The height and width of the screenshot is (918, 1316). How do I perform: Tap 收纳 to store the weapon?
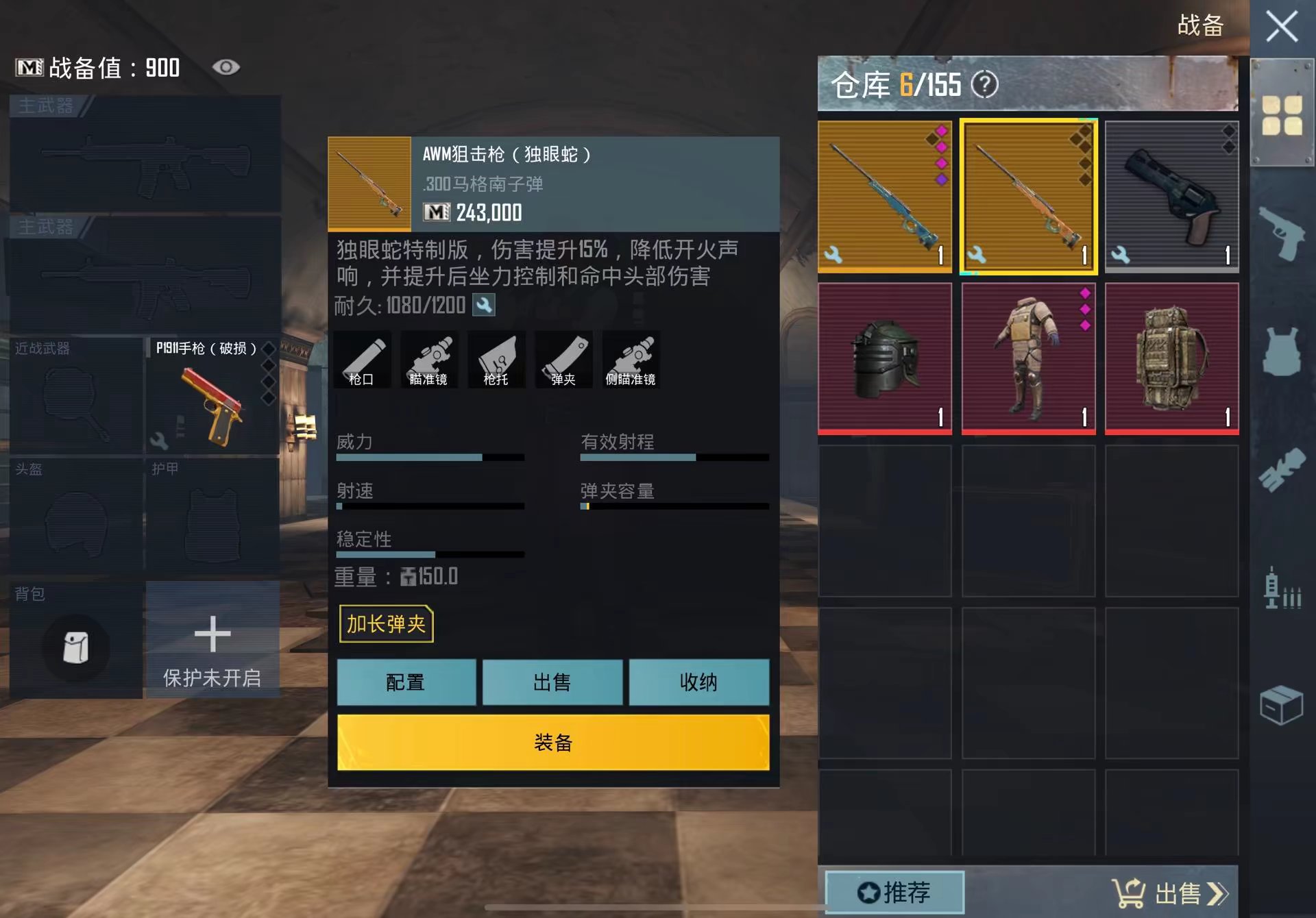(698, 682)
